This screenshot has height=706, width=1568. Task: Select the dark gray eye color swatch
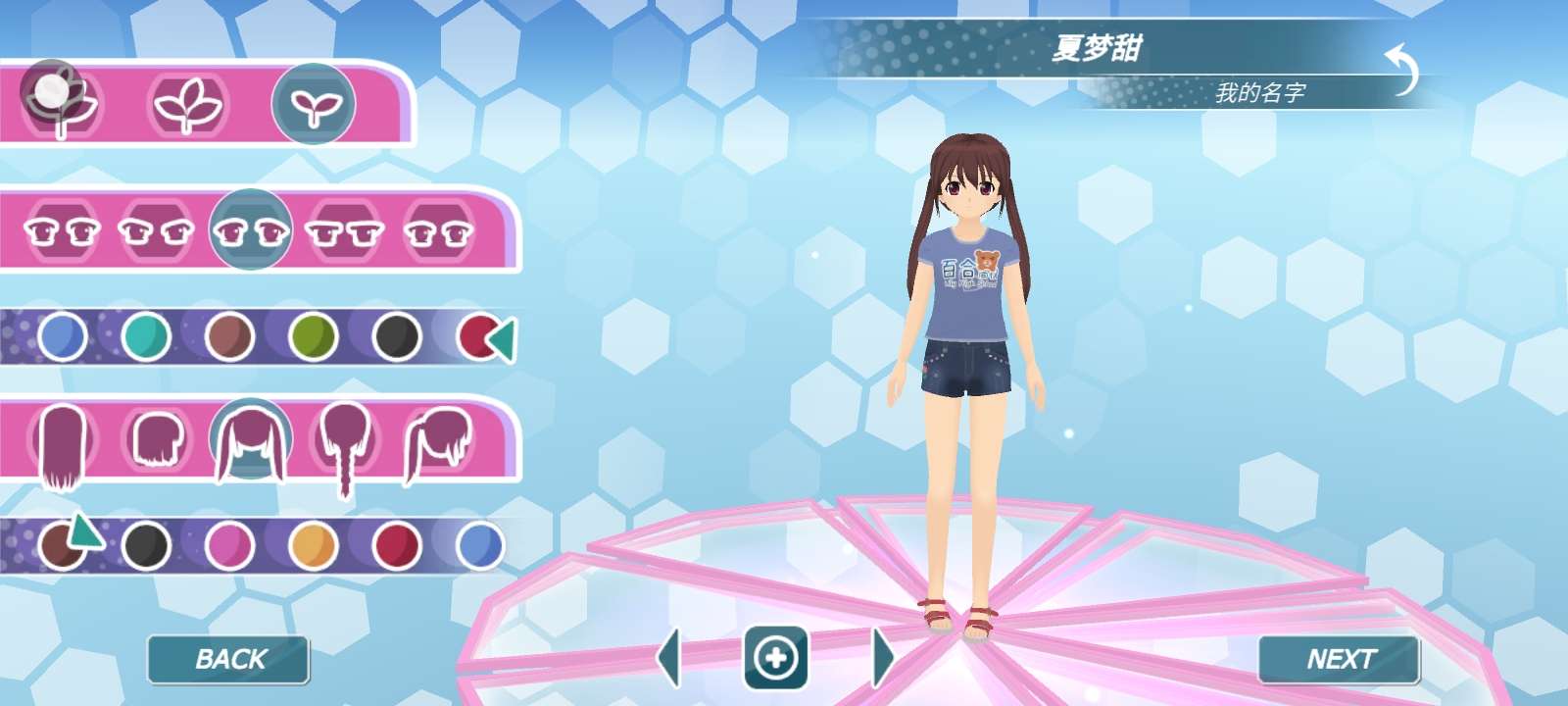point(397,336)
